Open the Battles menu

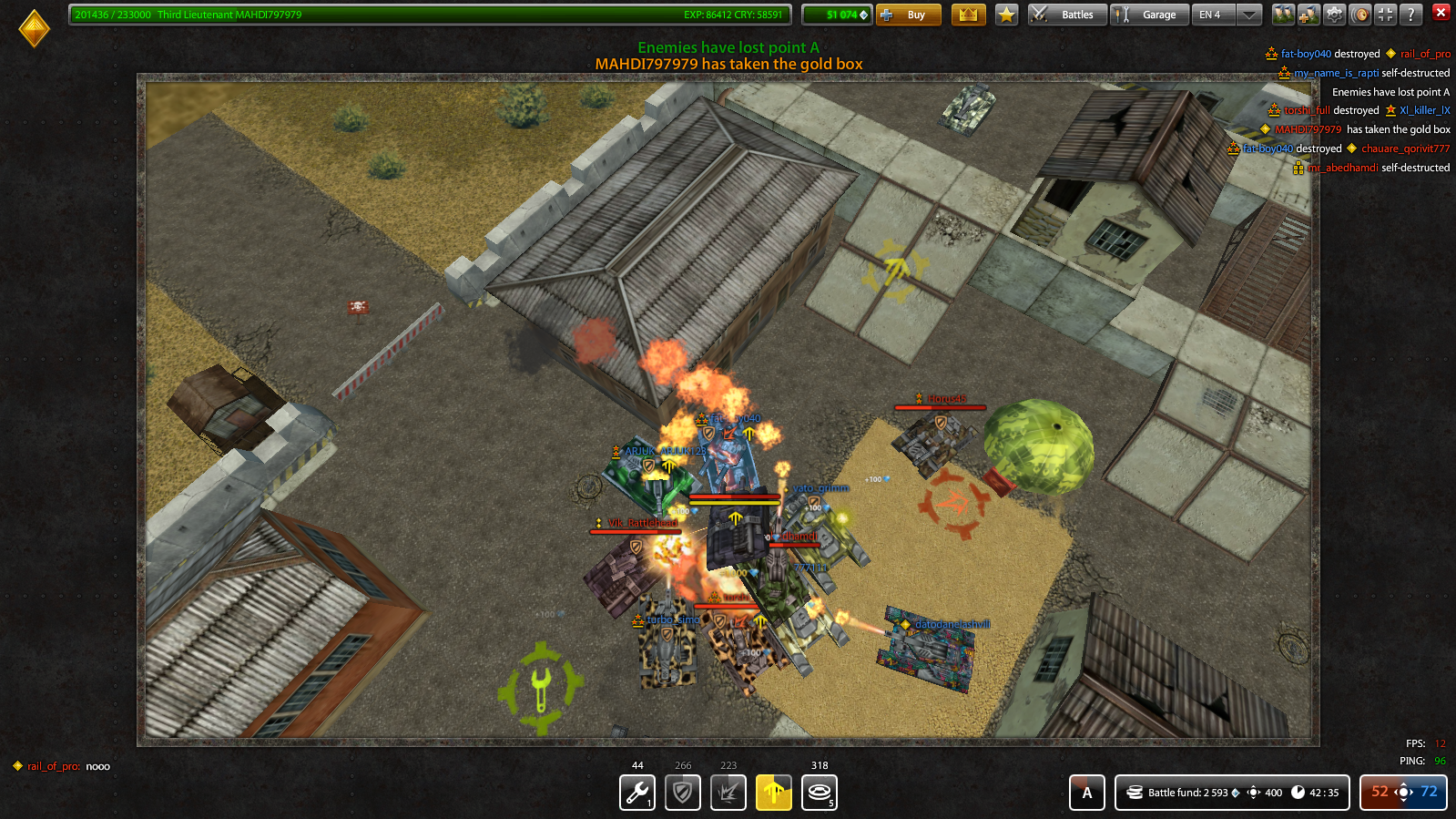[1067, 15]
